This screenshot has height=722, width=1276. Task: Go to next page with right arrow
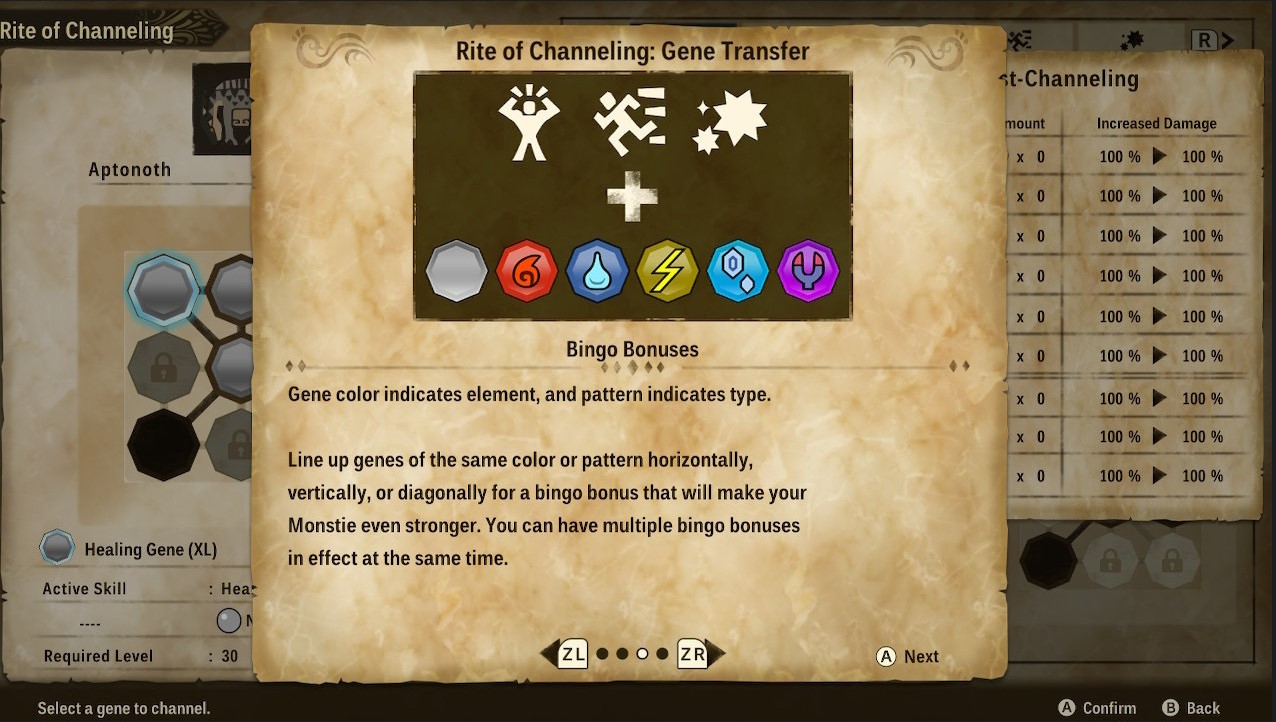pyautogui.click(x=699, y=654)
